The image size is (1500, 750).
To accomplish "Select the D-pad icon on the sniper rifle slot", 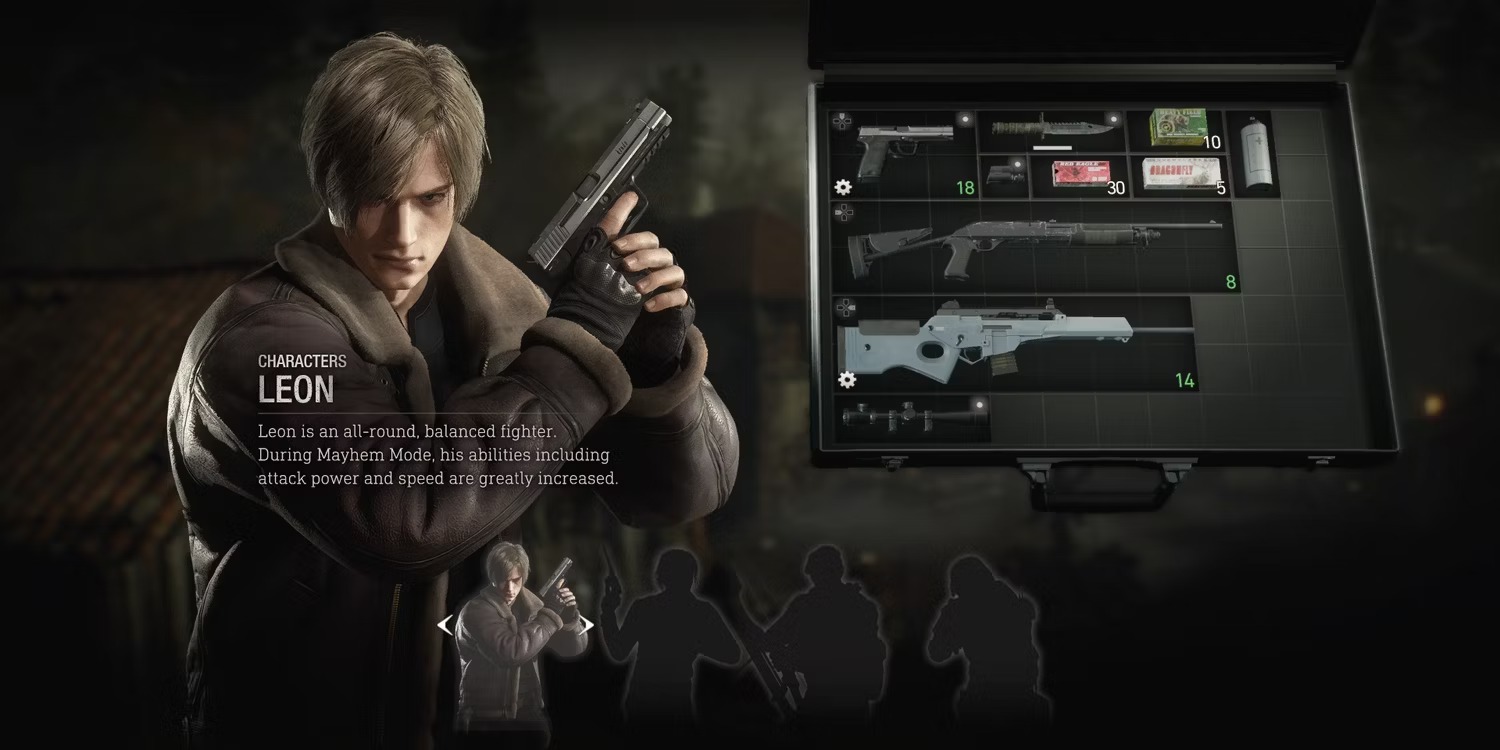I will pyautogui.click(x=846, y=306).
